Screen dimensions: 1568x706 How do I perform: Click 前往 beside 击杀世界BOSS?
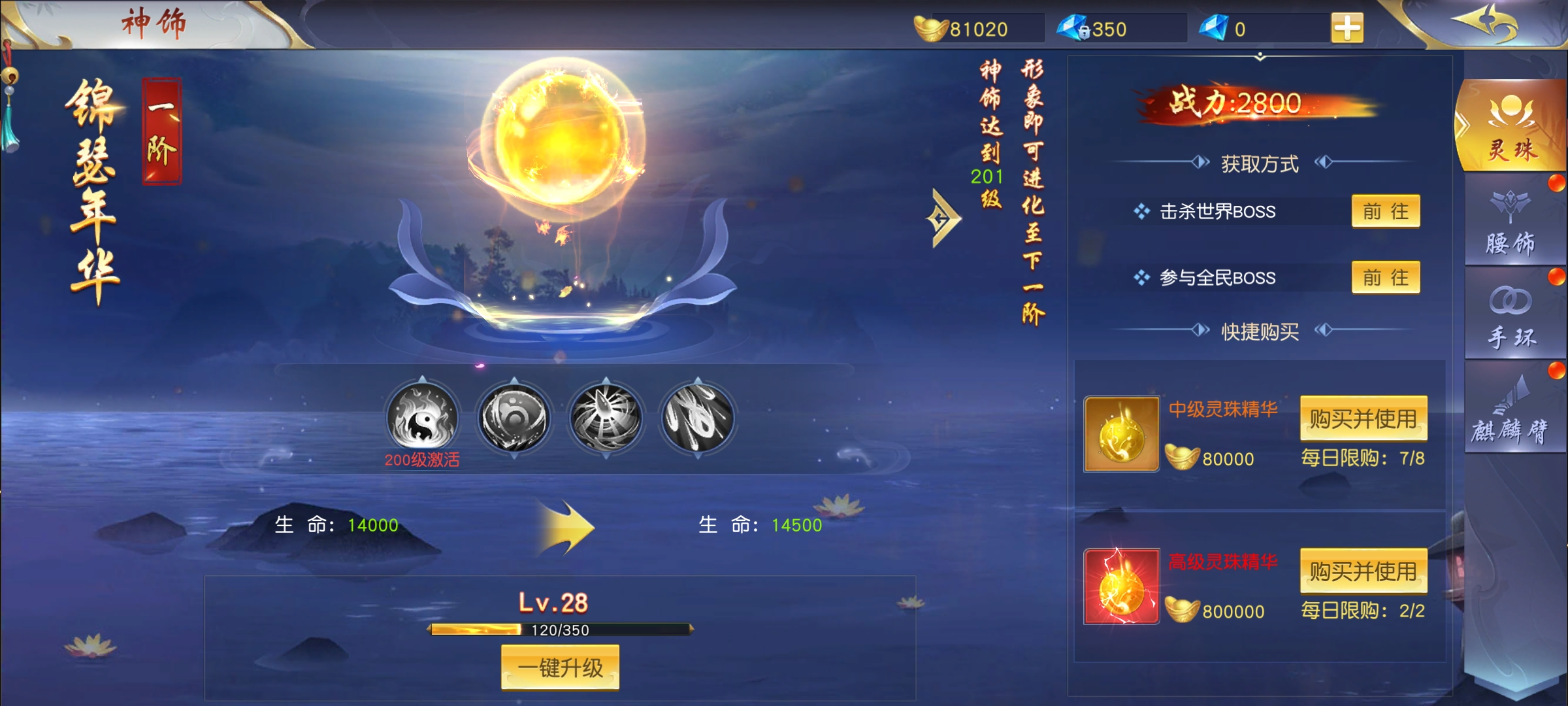pos(1385,211)
